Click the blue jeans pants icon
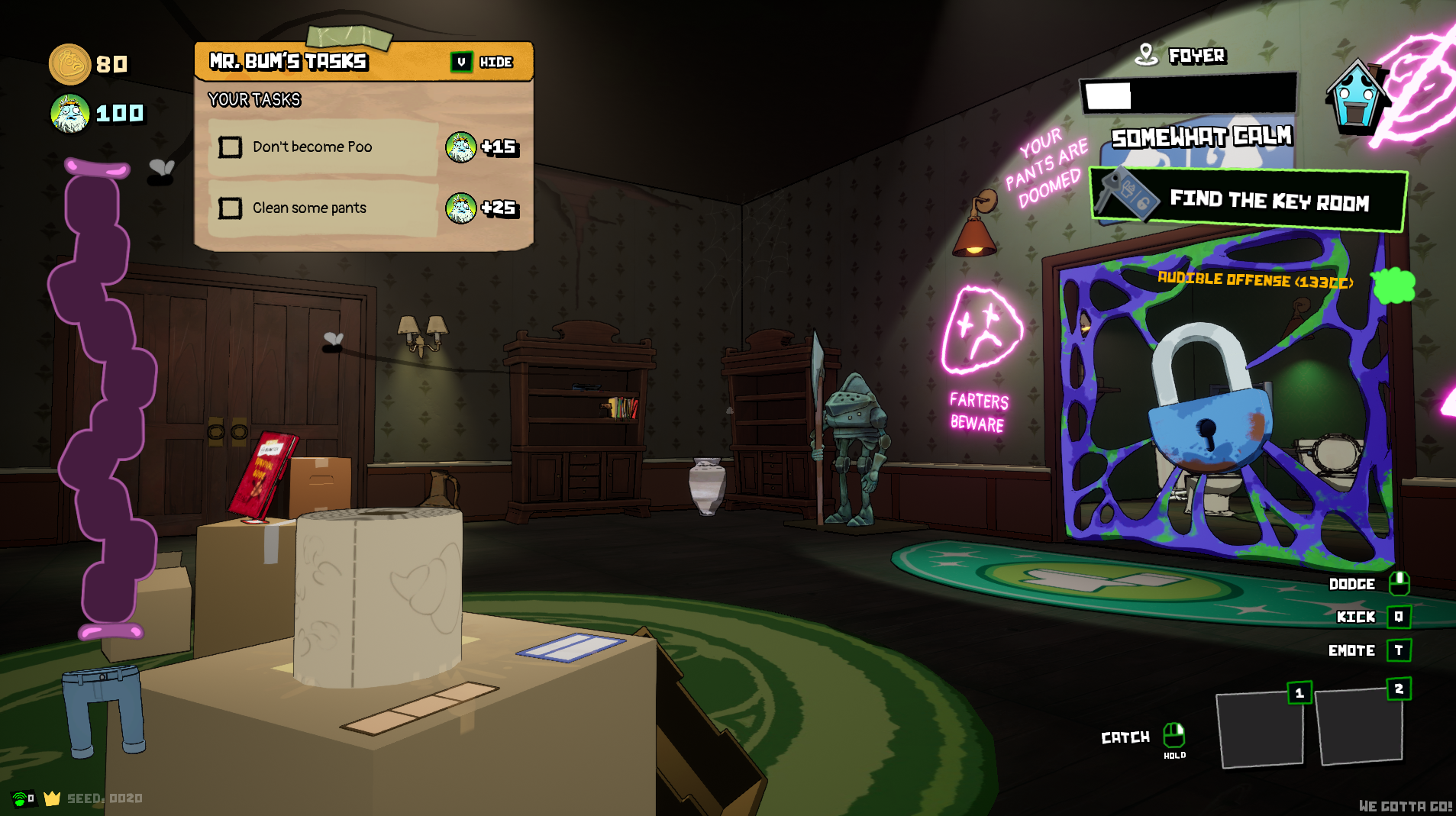The width and height of the screenshot is (1456, 816). click(104, 709)
